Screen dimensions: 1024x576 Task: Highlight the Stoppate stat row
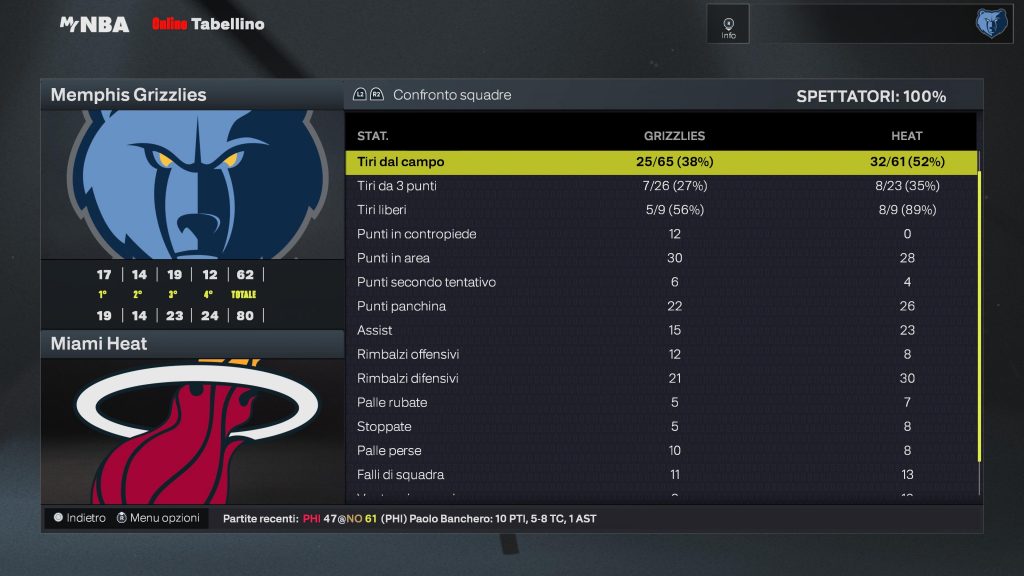click(660, 426)
